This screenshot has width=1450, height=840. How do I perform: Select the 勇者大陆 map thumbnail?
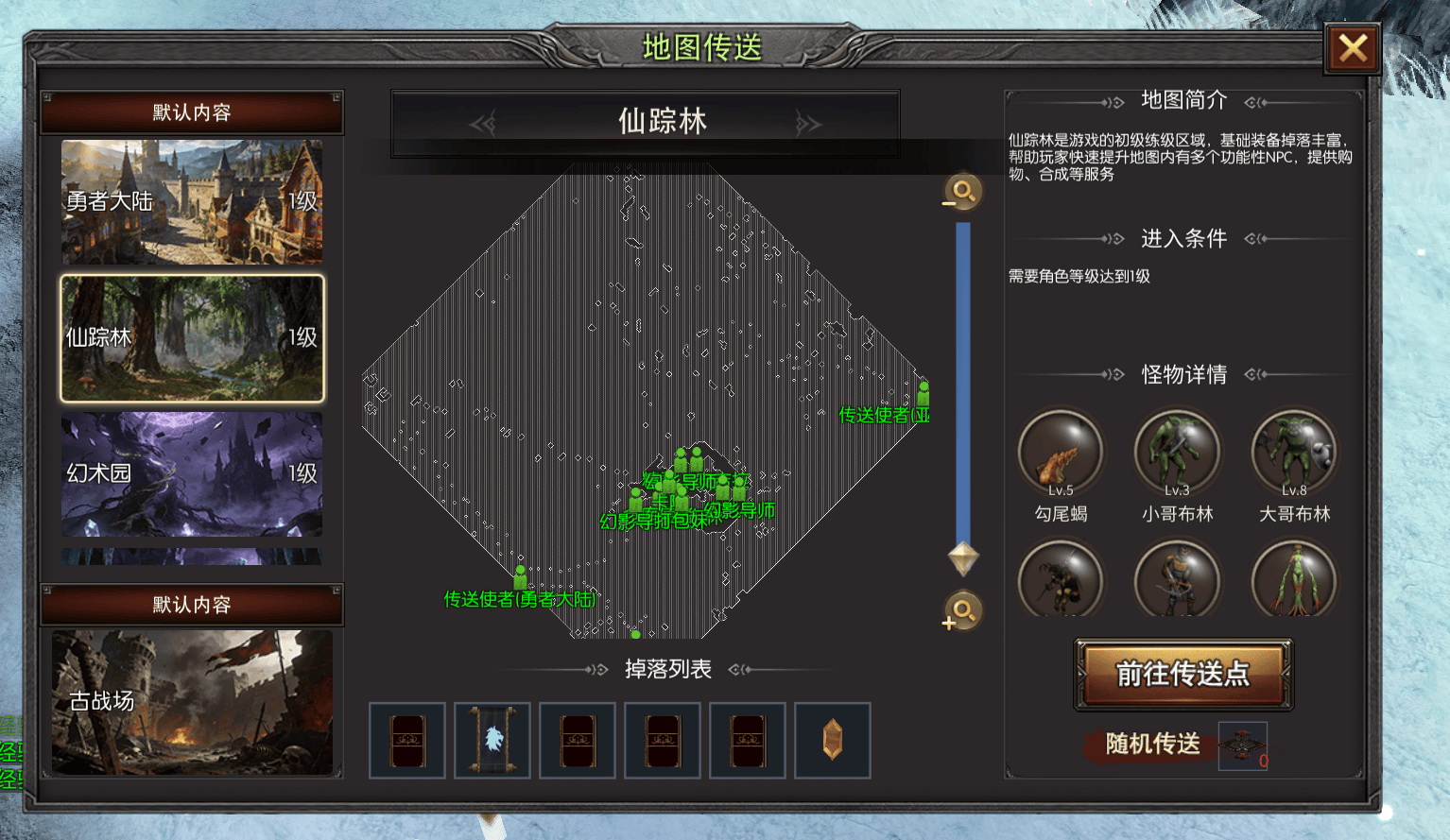coord(192,201)
